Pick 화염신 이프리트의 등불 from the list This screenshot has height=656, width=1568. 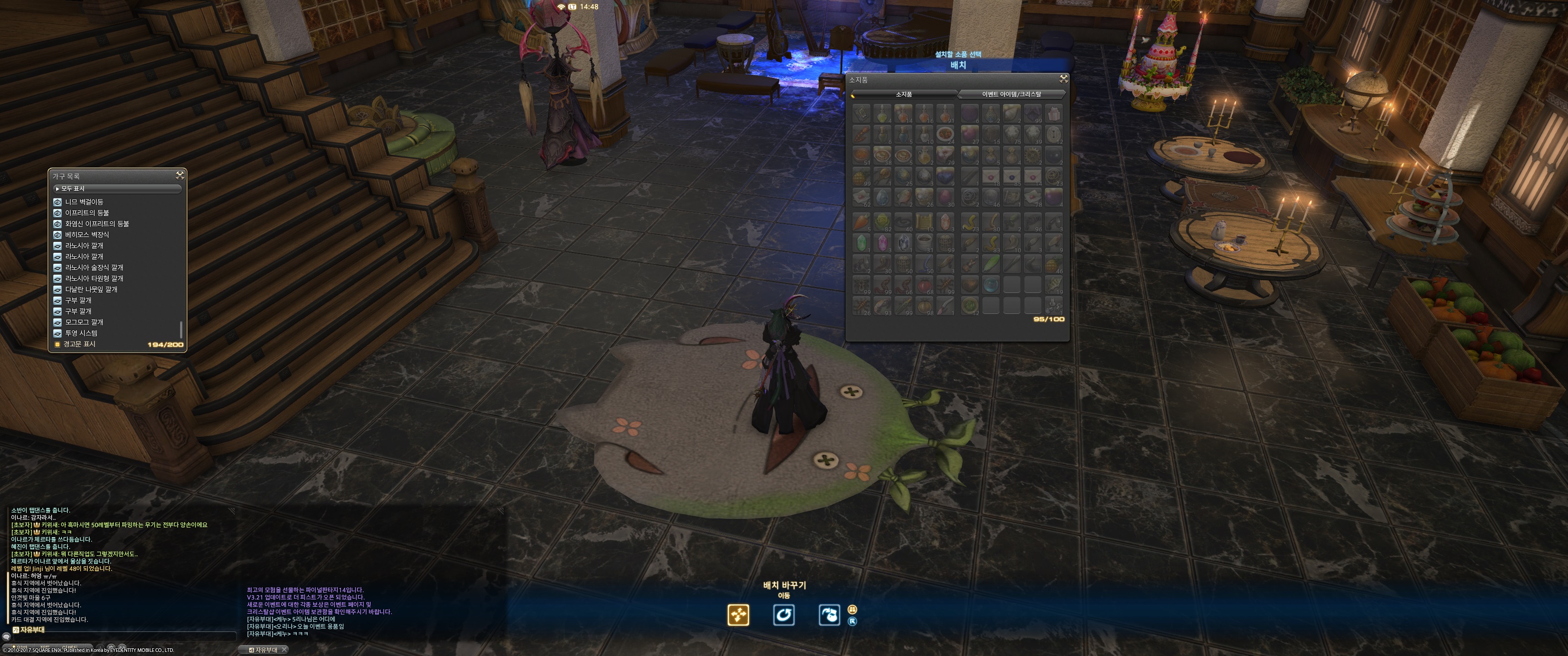point(97,224)
